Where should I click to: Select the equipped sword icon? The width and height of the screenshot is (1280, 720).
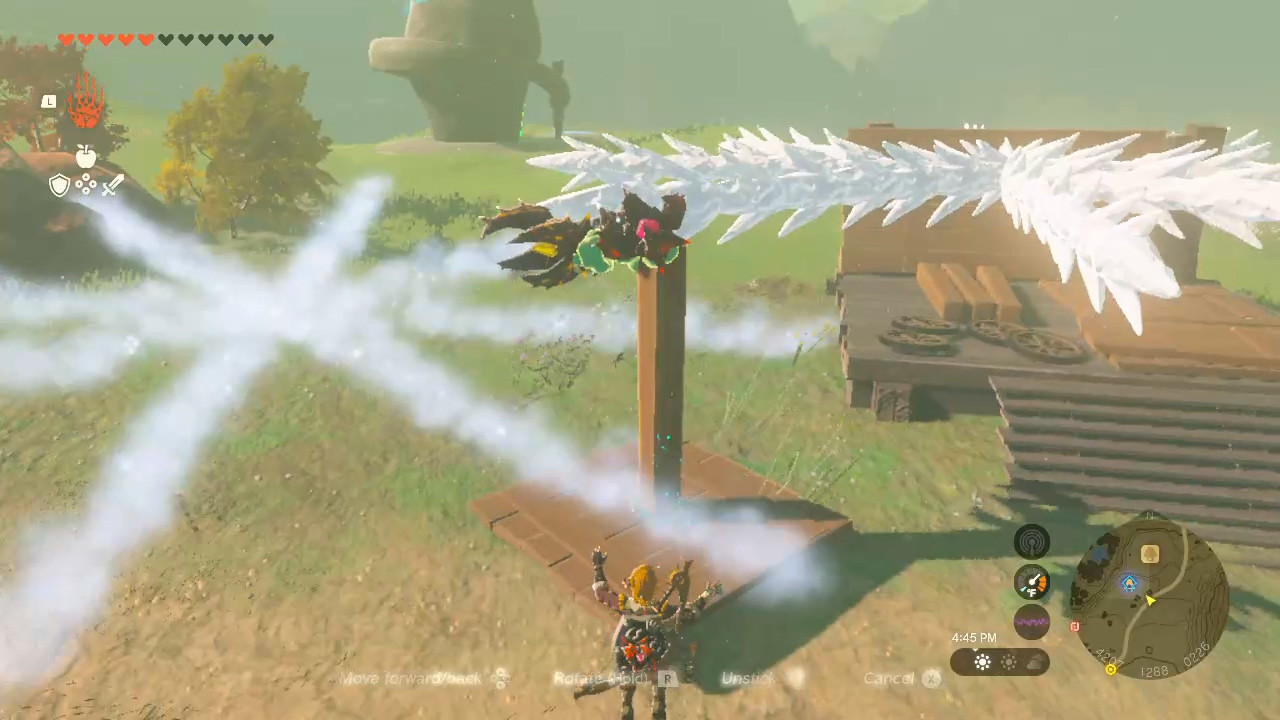pos(113,185)
